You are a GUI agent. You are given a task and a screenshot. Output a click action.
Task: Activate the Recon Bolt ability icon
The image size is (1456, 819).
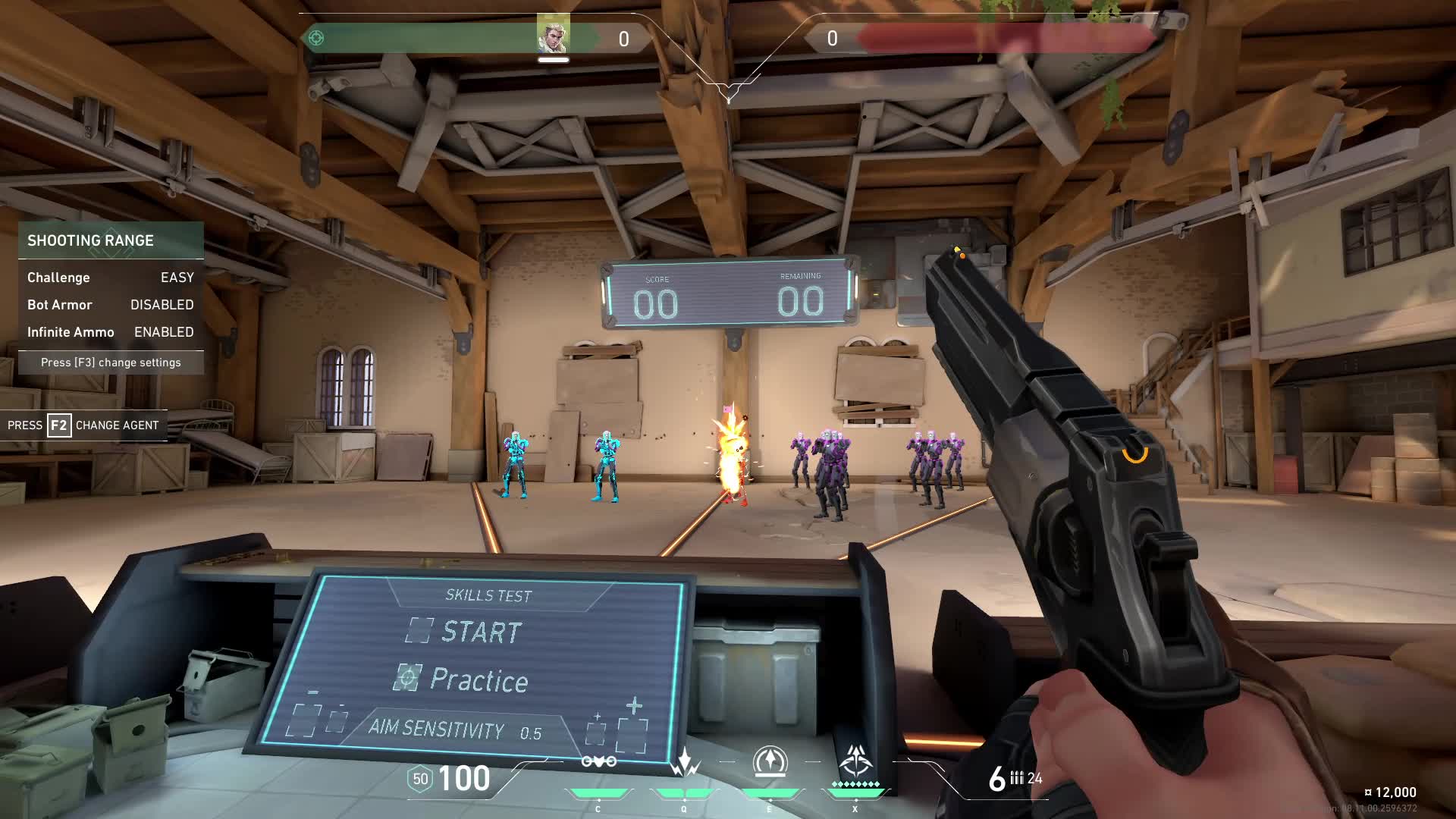(x=770, y=761)
